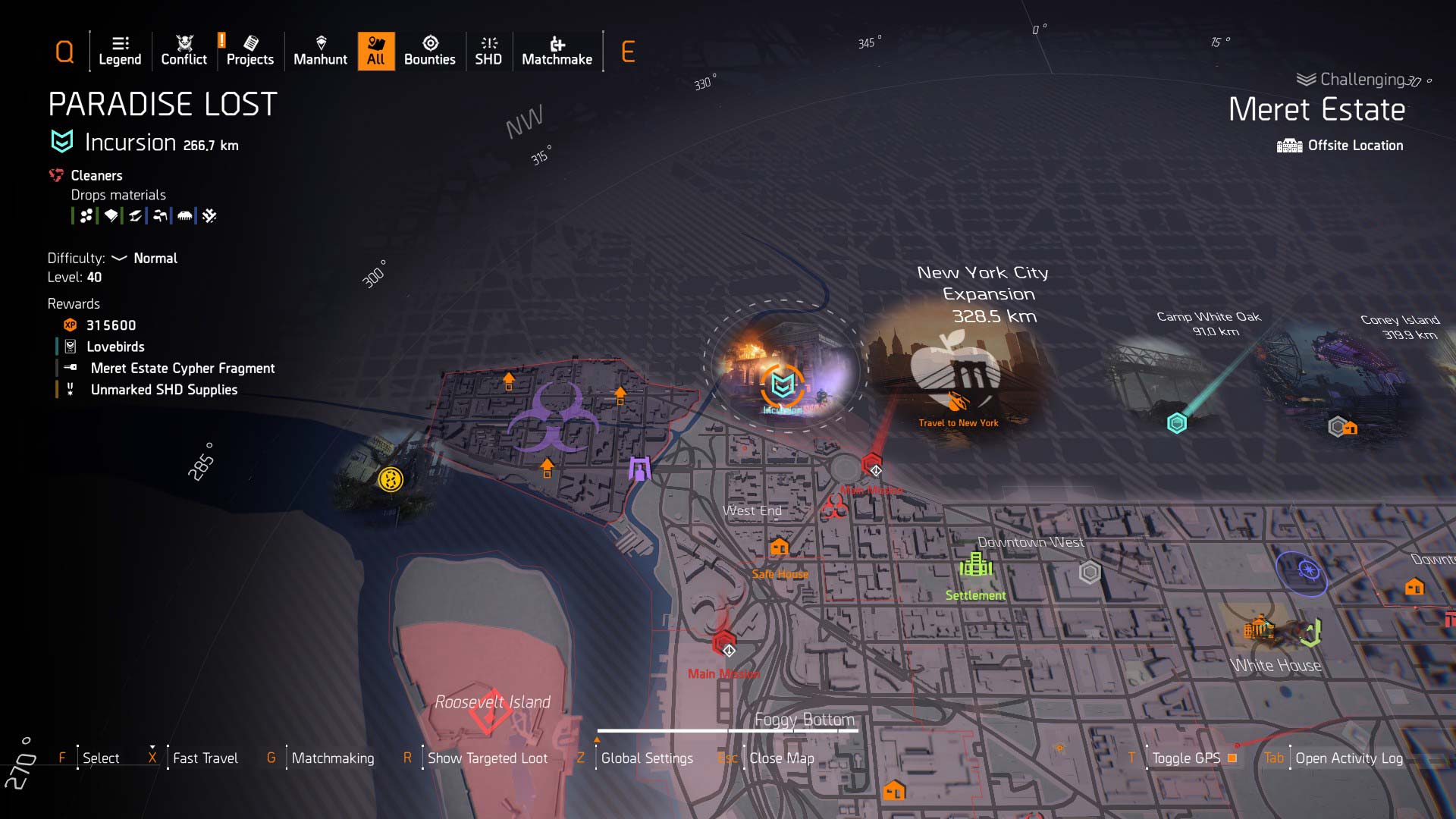Switch to the Bounties tab
The height and width of the screenshot is (819, 1456).
click(429, 51)
